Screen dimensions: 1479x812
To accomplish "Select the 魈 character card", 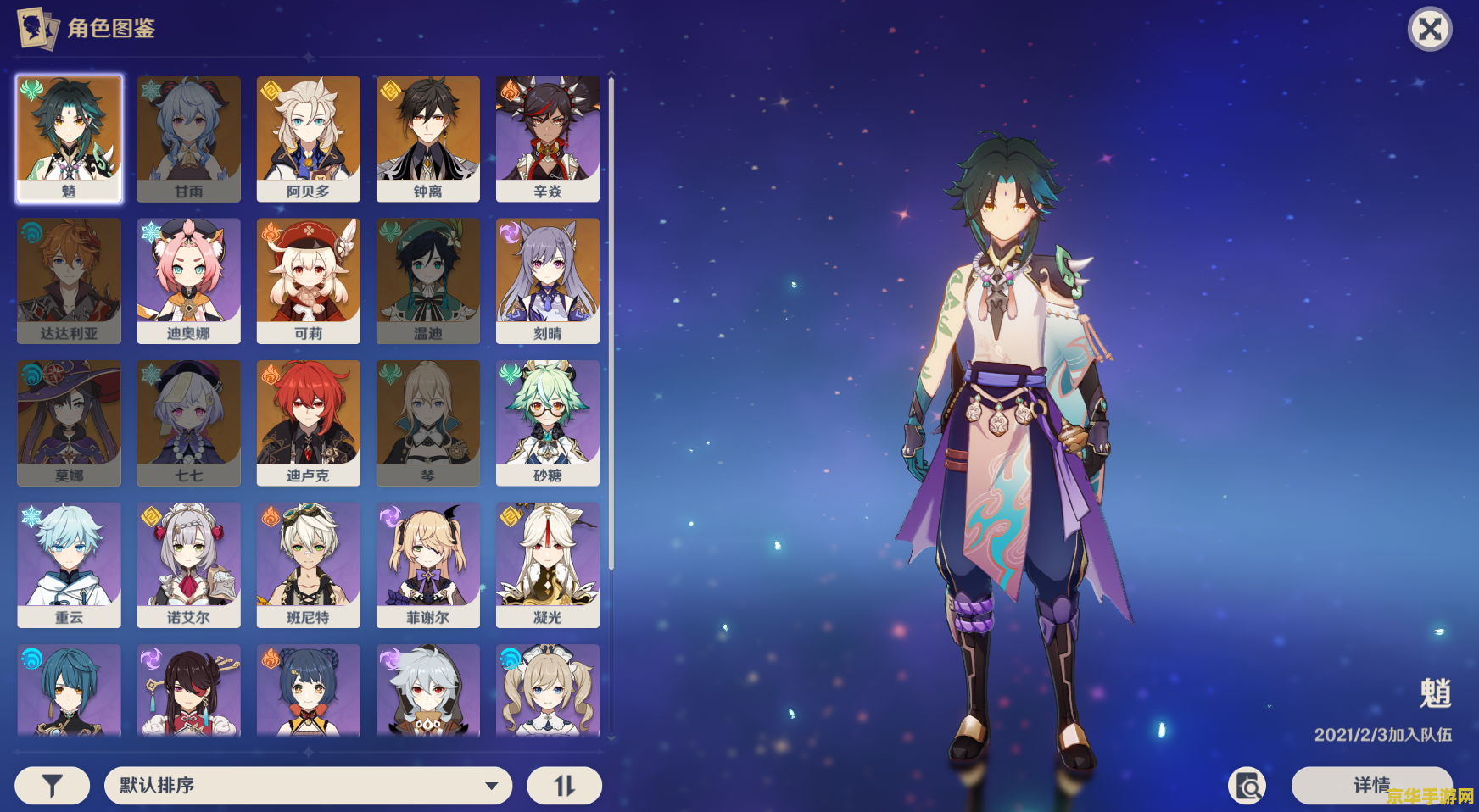I will (69, 139).
